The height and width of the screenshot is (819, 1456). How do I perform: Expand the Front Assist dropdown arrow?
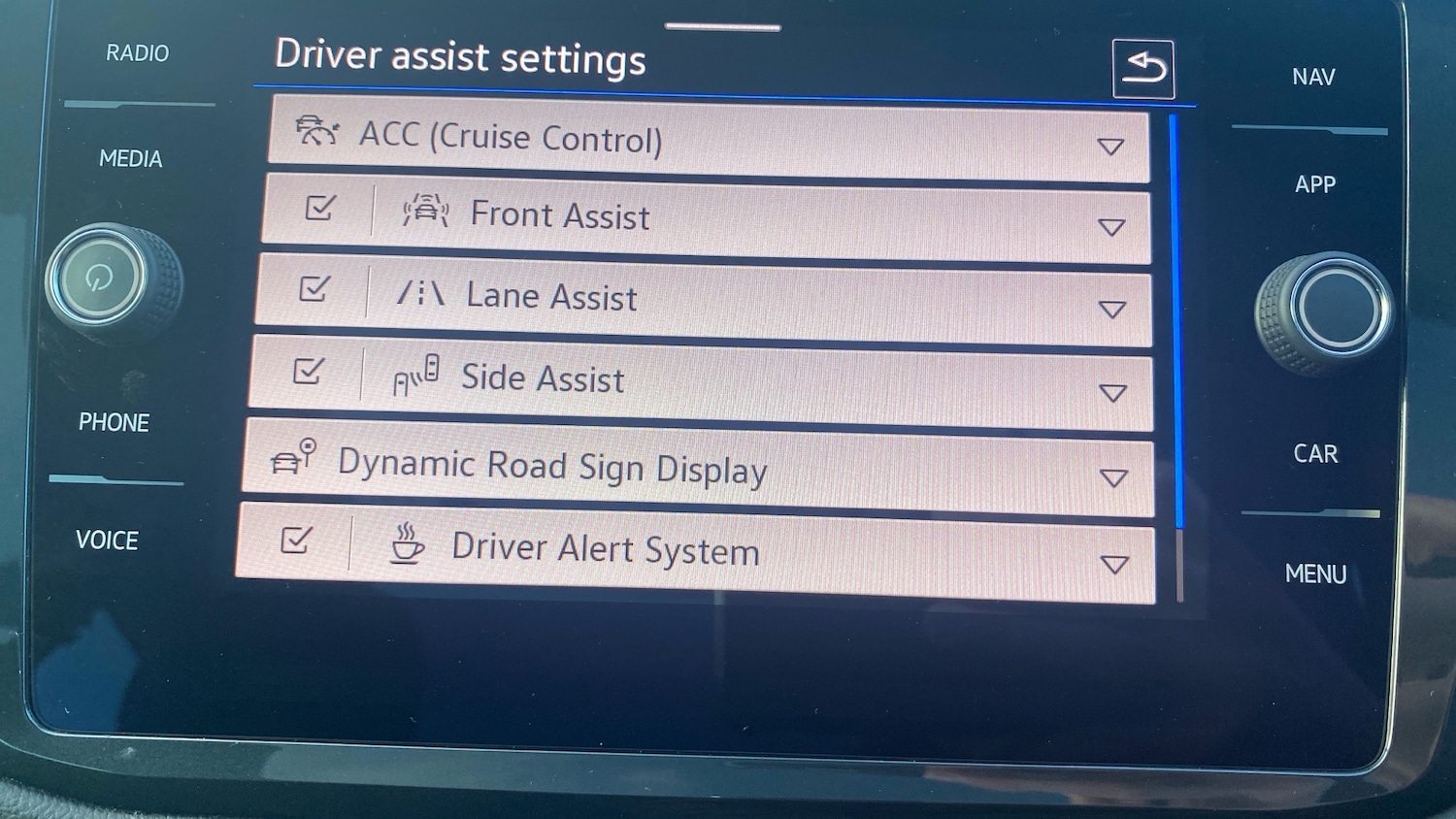click(1111, 227)
